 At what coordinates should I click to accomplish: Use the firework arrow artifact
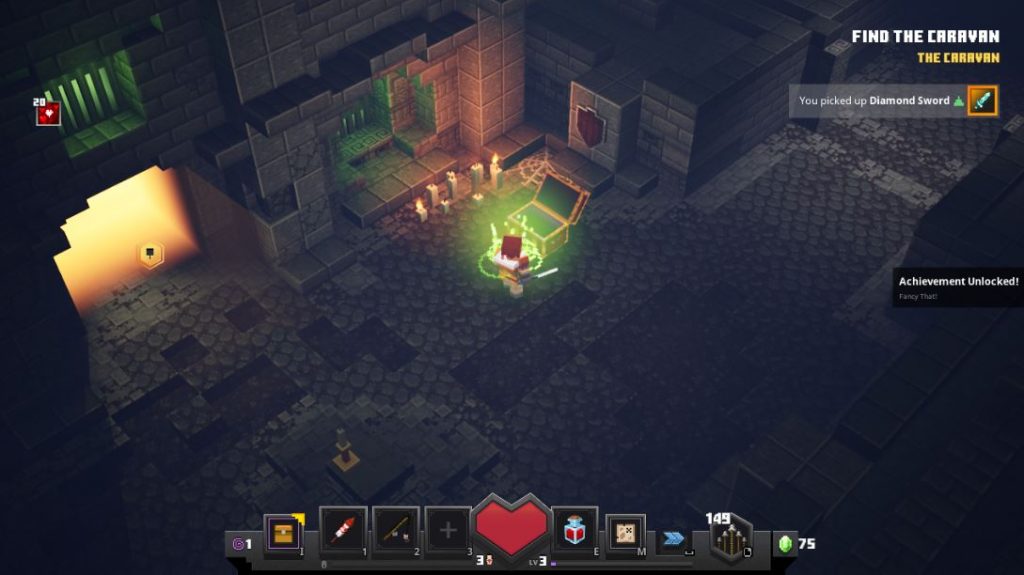tap(342, 529)
